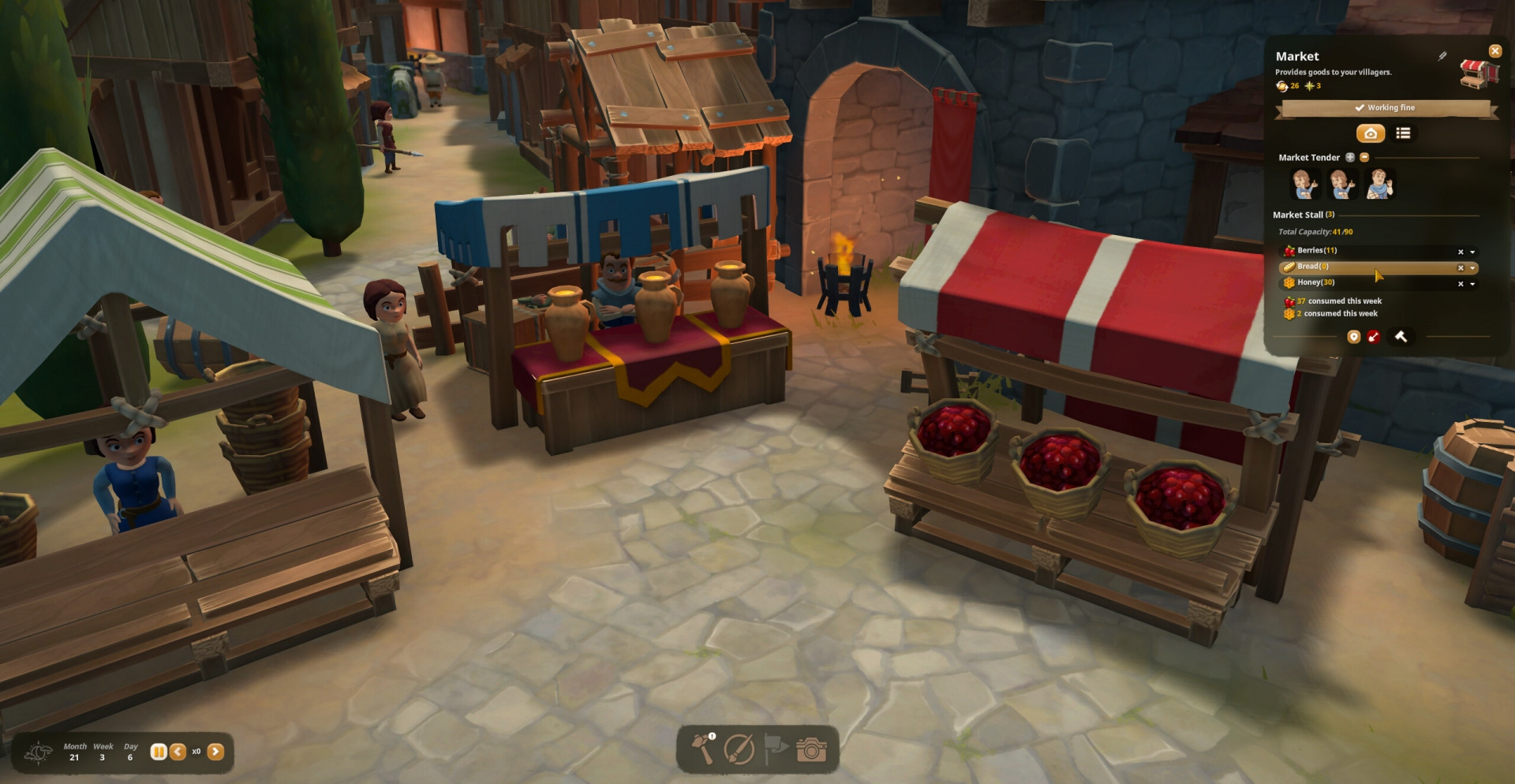Screen dimensions: 1515x784
Task: Rename the Market with the quill icon
Action: click(x=1442, y=56)
